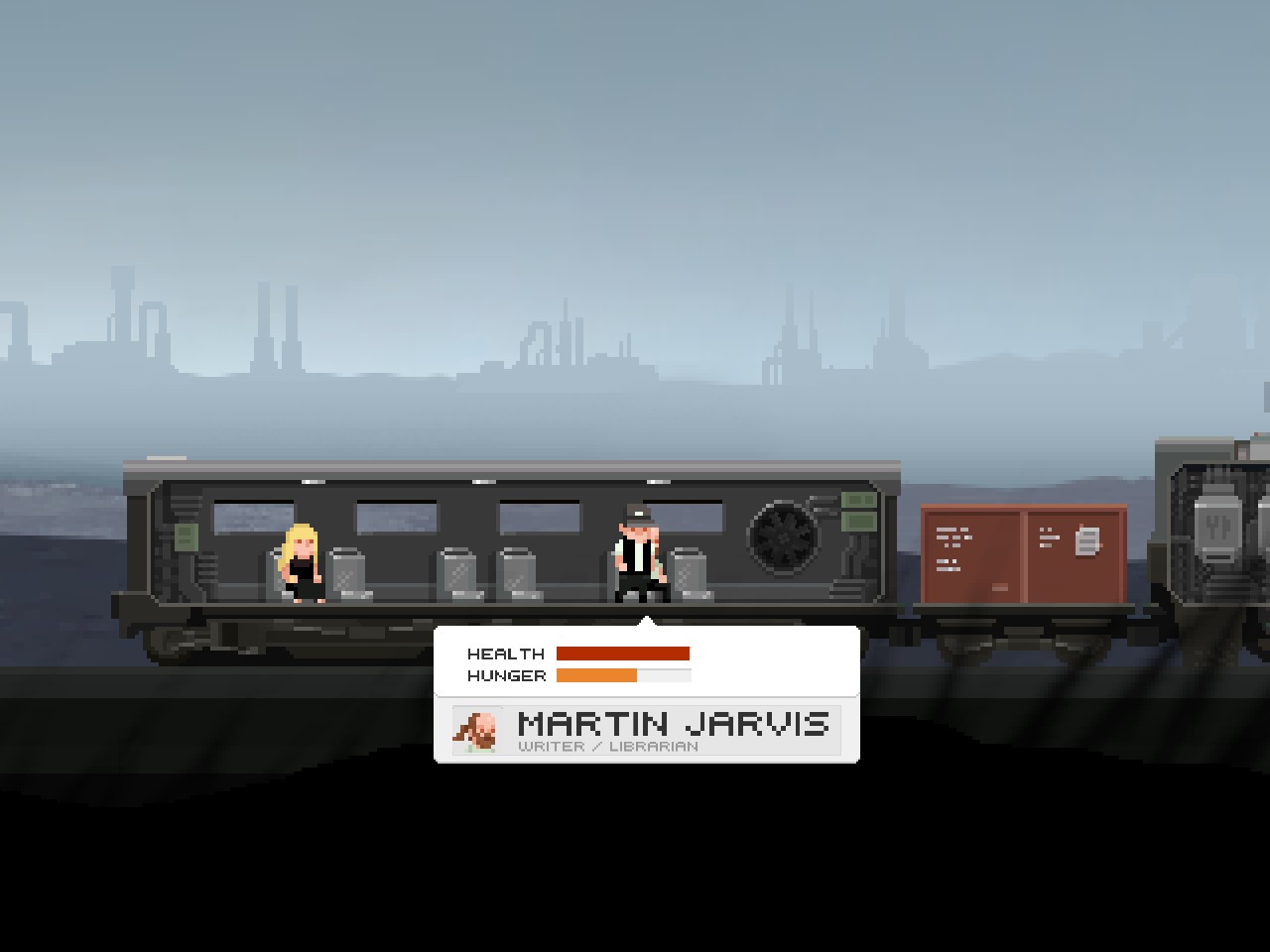The image size is (1270, 952).
Task: Open the left door of the brown cargo wagon
Action: [x=972, y=555]
